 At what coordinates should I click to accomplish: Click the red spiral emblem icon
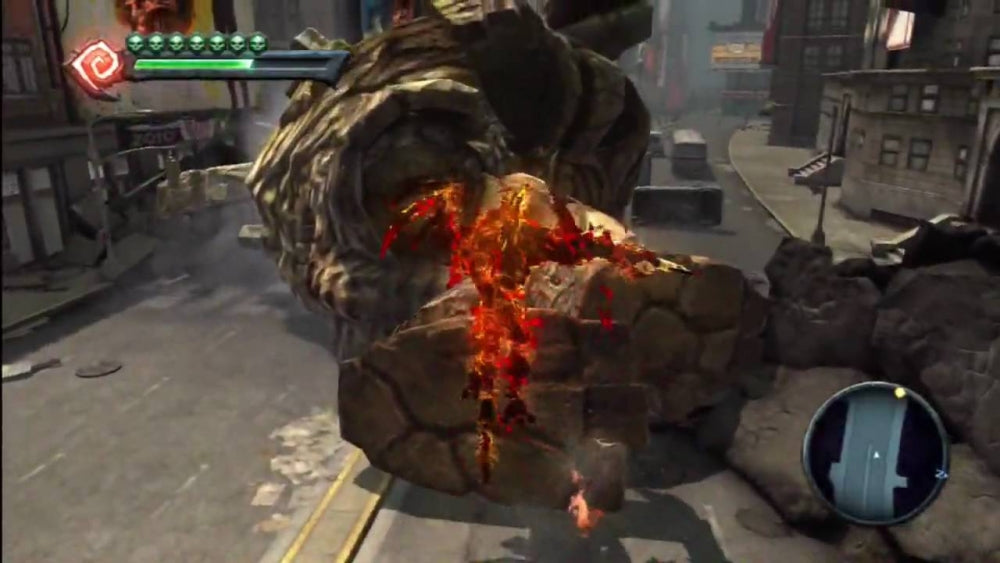[x=96, y=65]
